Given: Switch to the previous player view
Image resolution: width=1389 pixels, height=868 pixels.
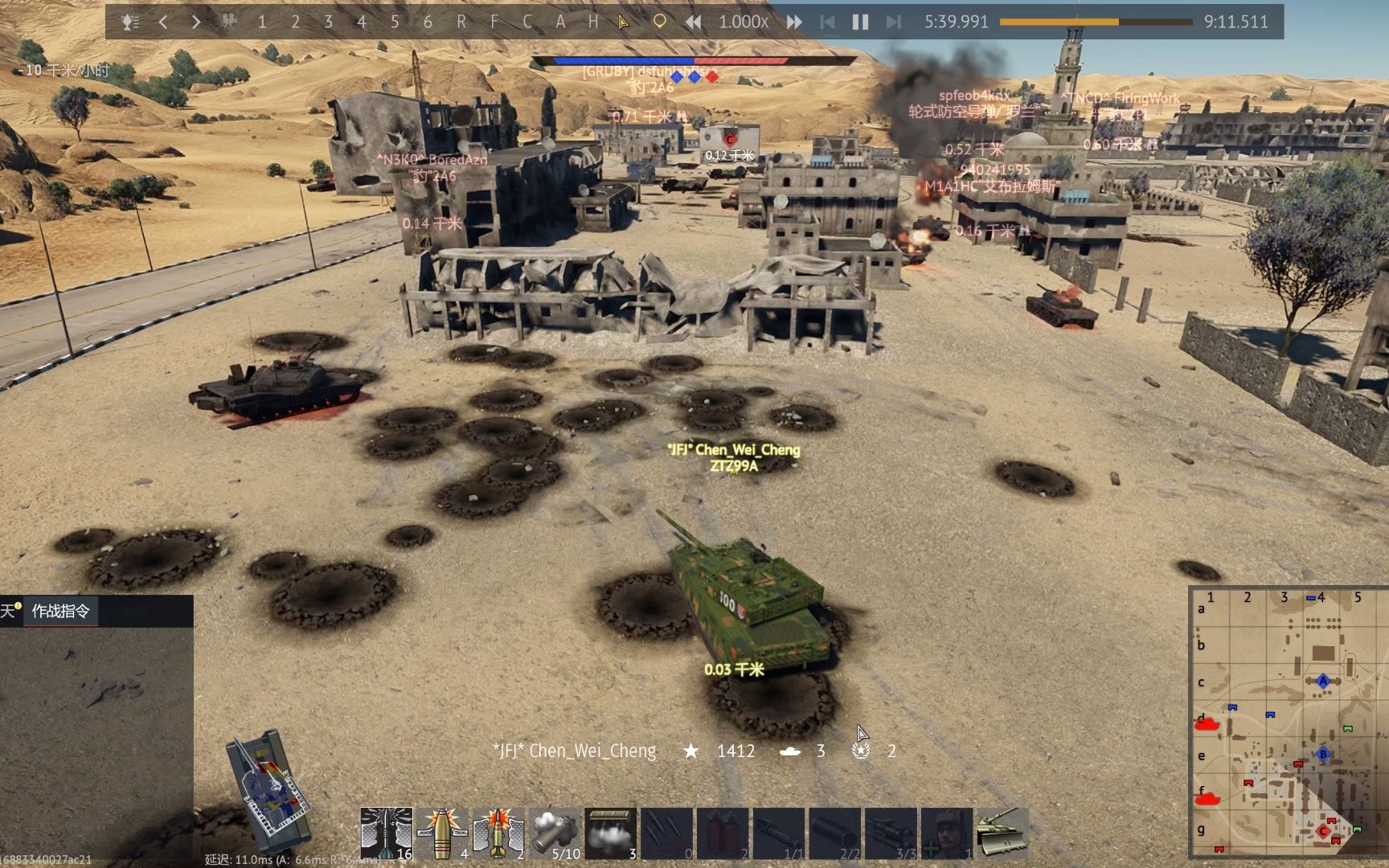Looking at the screenshot, I should coord(163,22).
